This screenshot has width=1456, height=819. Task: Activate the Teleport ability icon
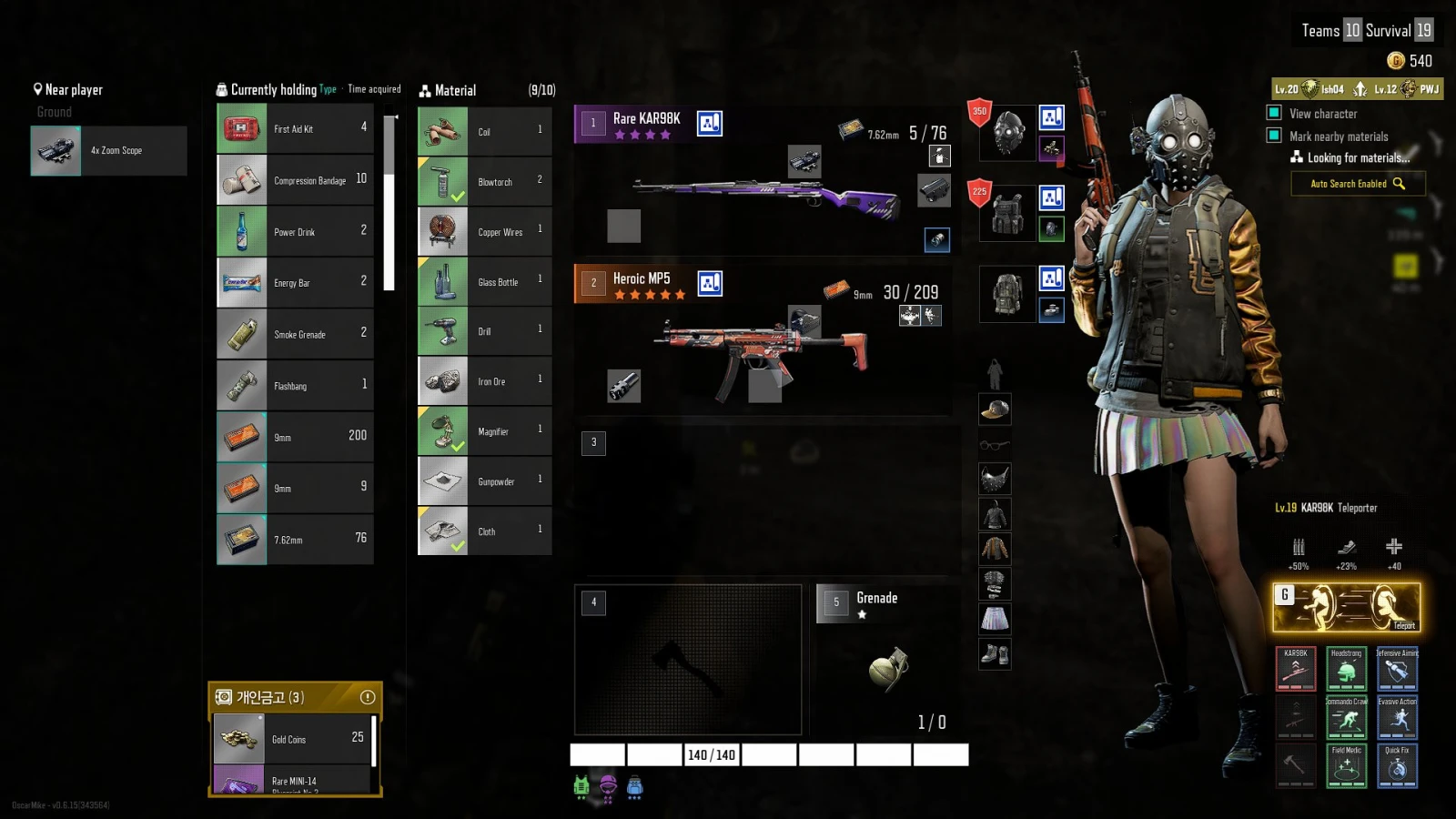pyautogui.click(x=1346, y=607)
